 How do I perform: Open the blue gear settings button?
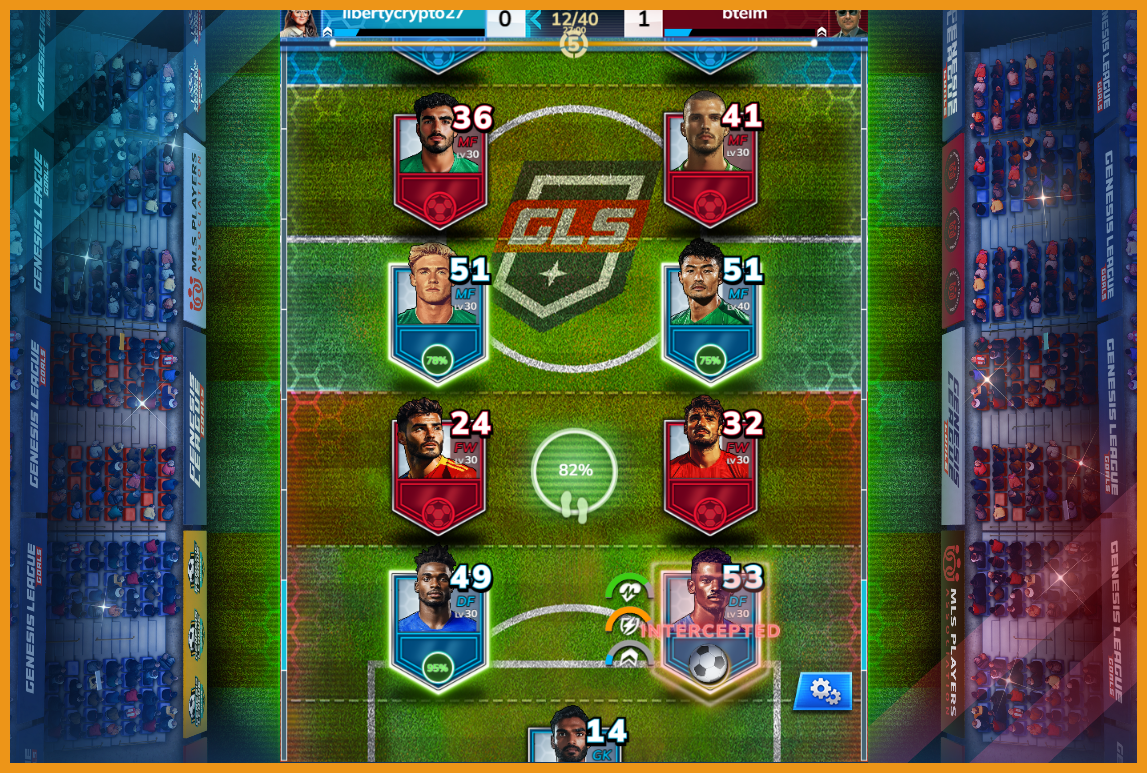tap(823, 690)
